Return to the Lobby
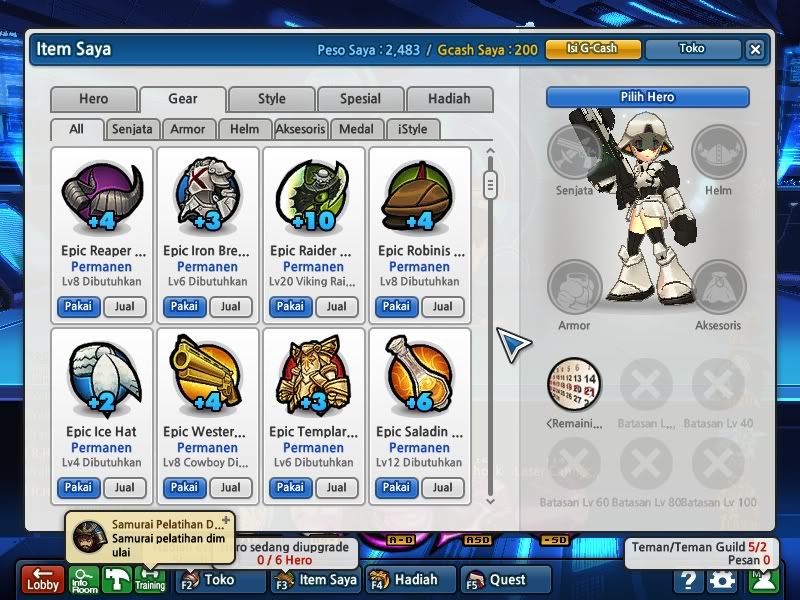 pyautogui.click(x=43, y=580)
